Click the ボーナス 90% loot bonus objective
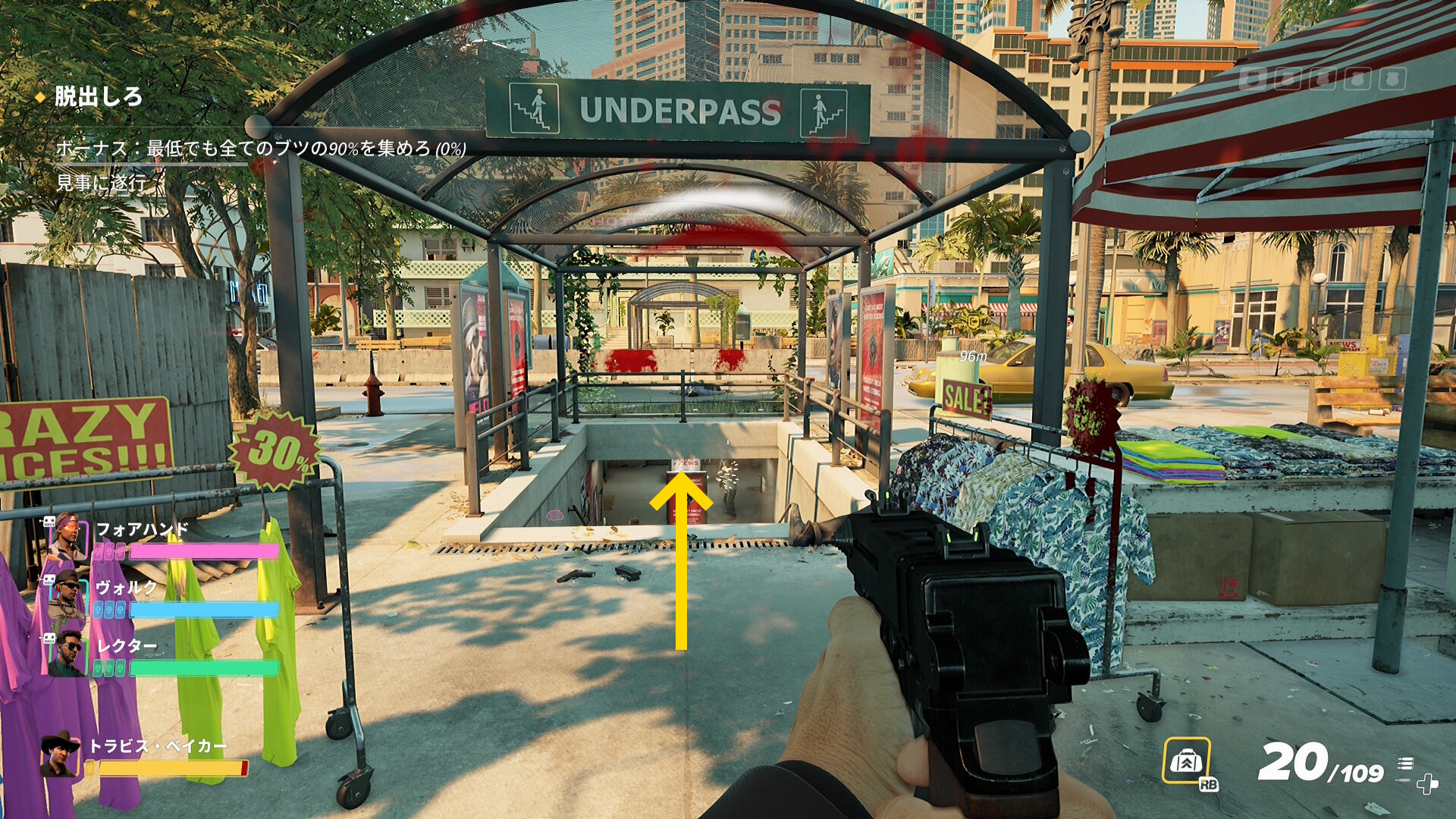1456x819 pixels. (x=260, y=148)
